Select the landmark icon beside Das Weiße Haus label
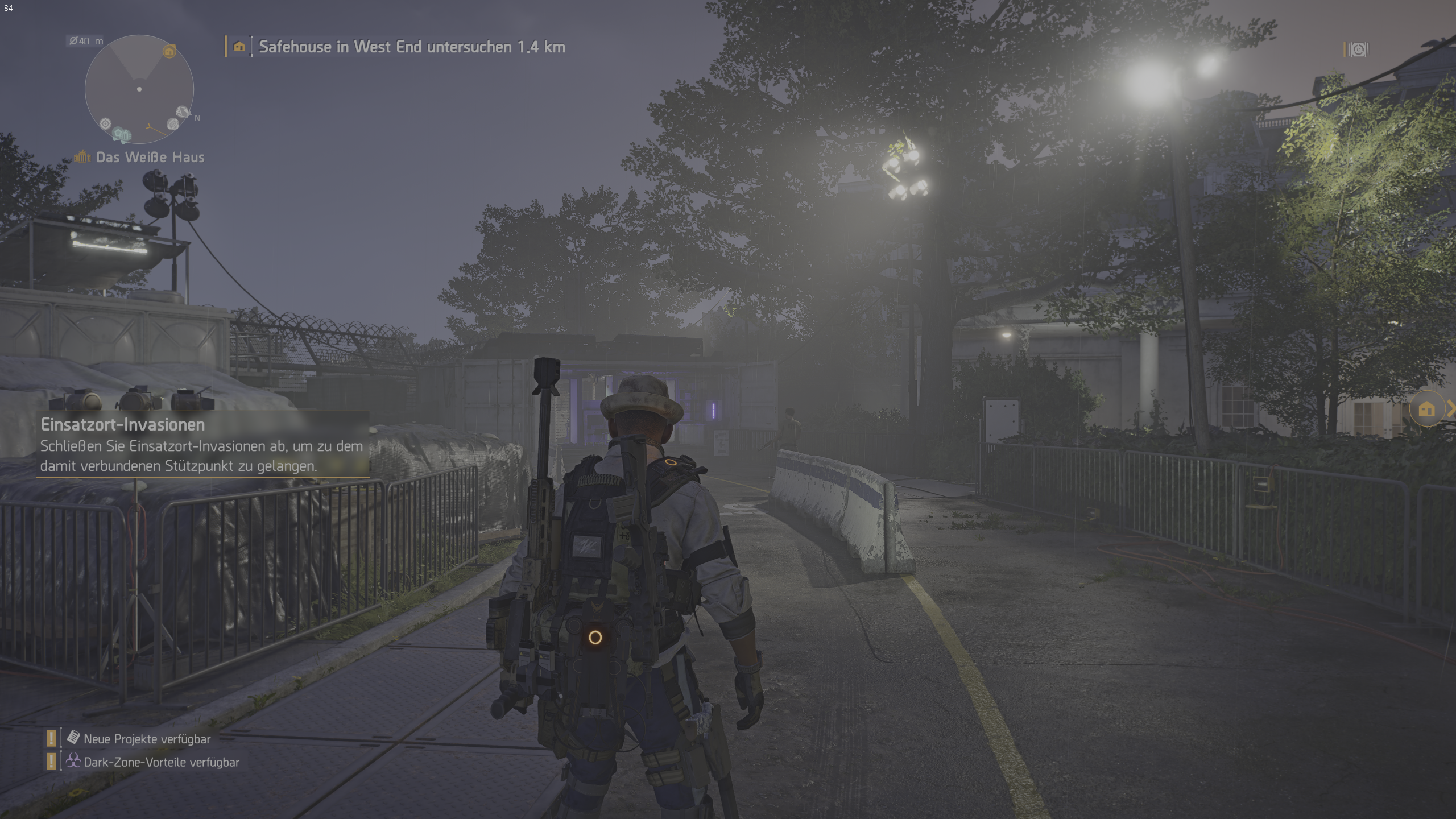Image resolution: width=1456 pixels, height=819 pixels. pos(82,157)
